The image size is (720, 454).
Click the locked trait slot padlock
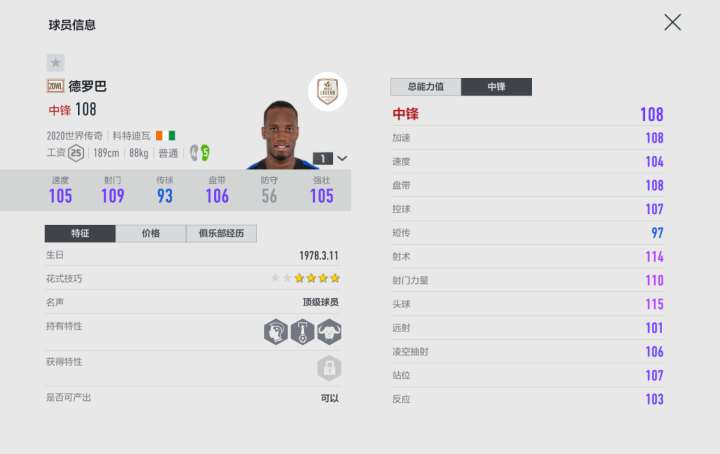[x=329, y=367]
